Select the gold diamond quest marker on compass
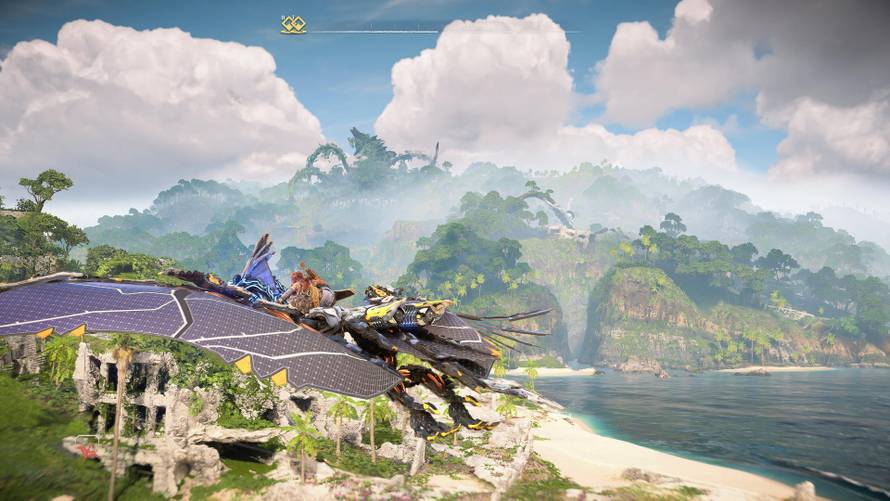Viewport: 890px width, 501px height. [293, 25]
